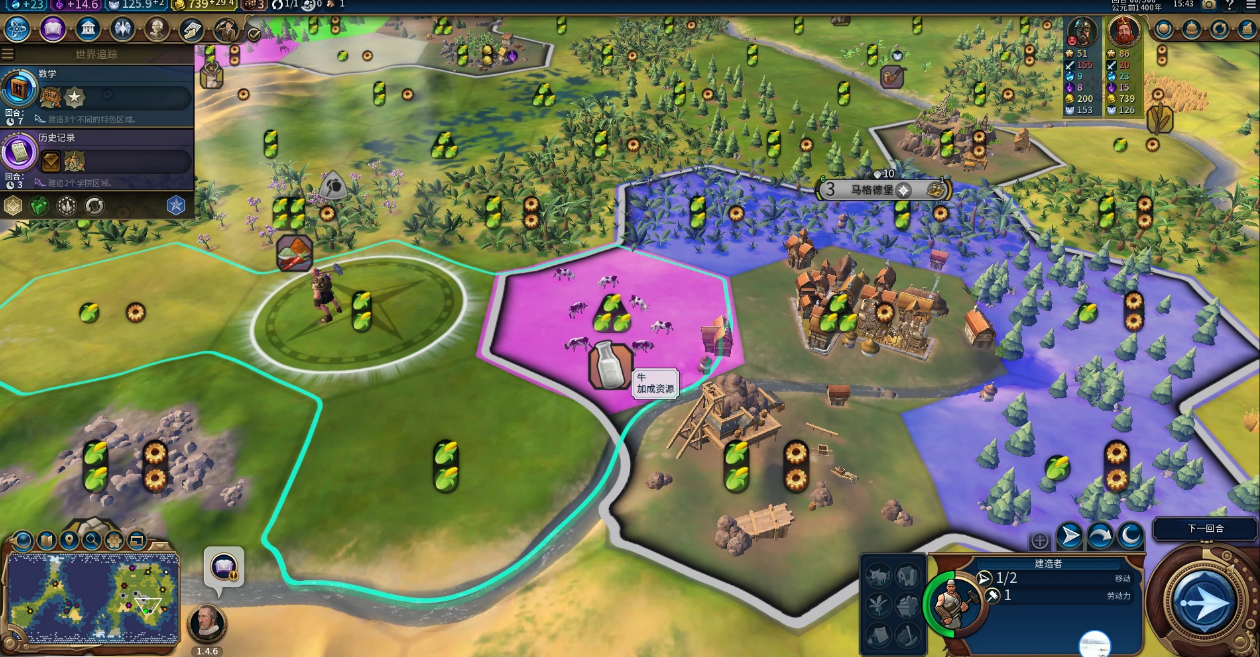
Task: Open the science tech tree
Action: 17,28
